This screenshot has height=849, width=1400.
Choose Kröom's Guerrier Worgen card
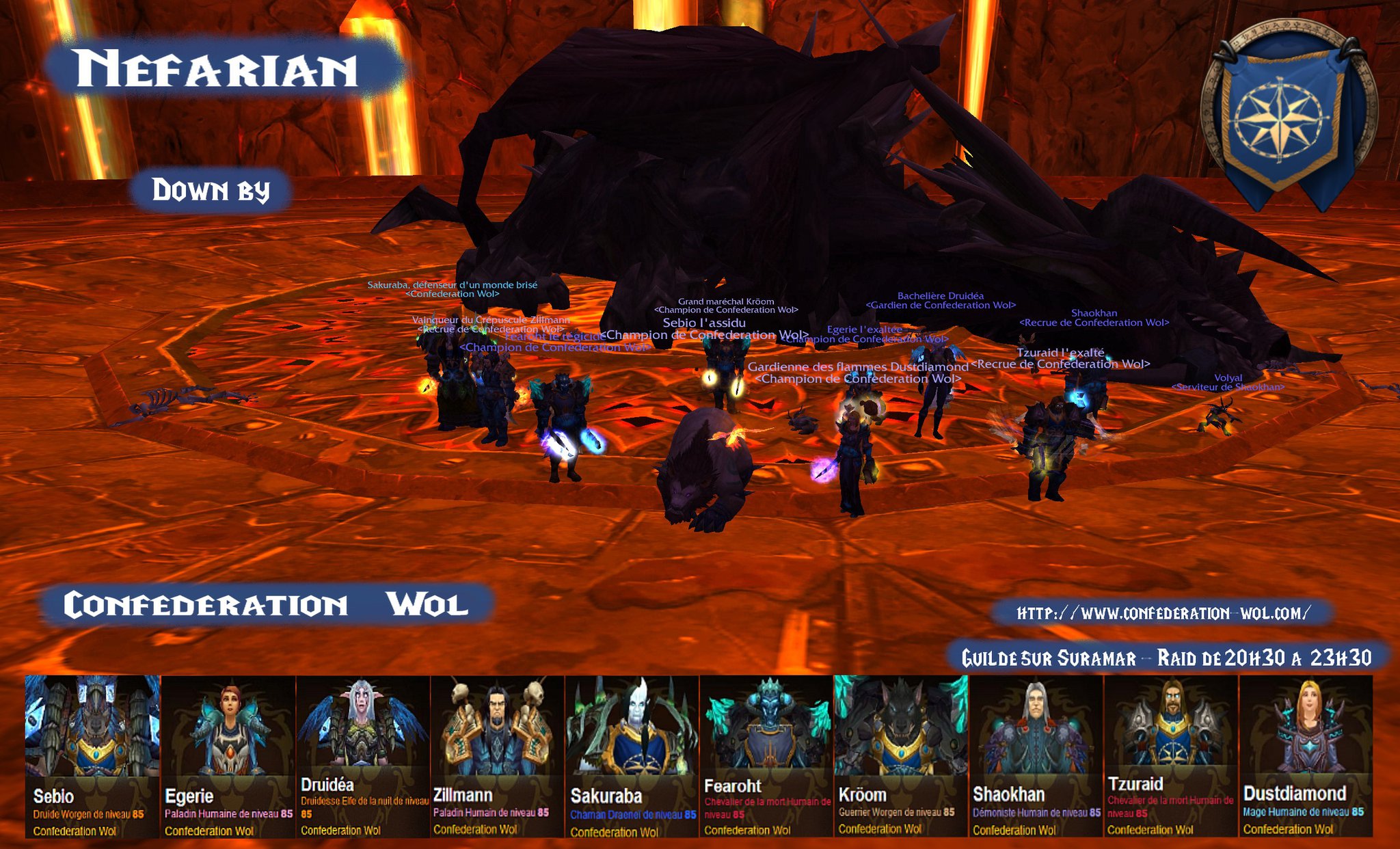point(900,755)
